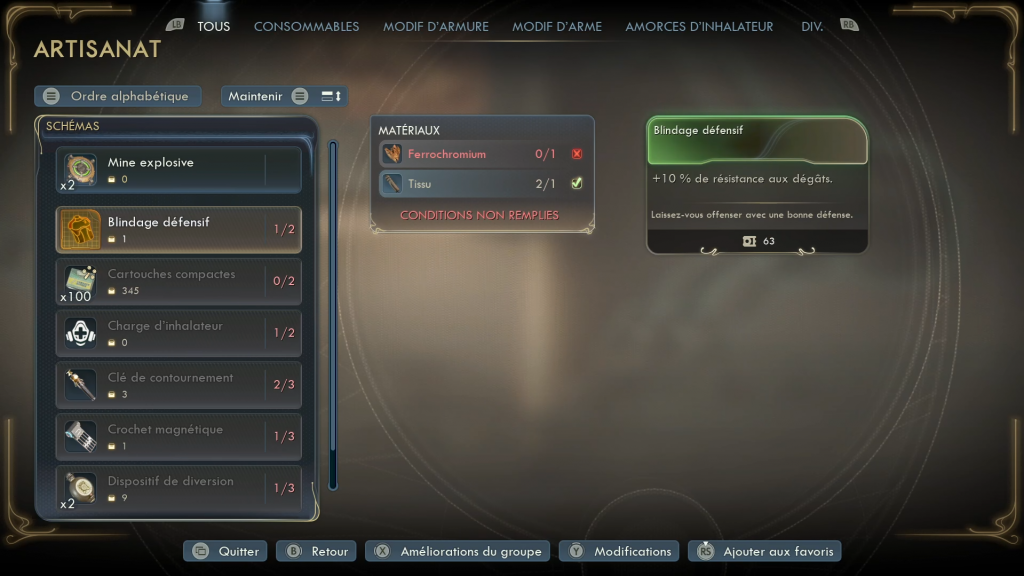Select the Cartouches compactes schematic

coord(178,282)
